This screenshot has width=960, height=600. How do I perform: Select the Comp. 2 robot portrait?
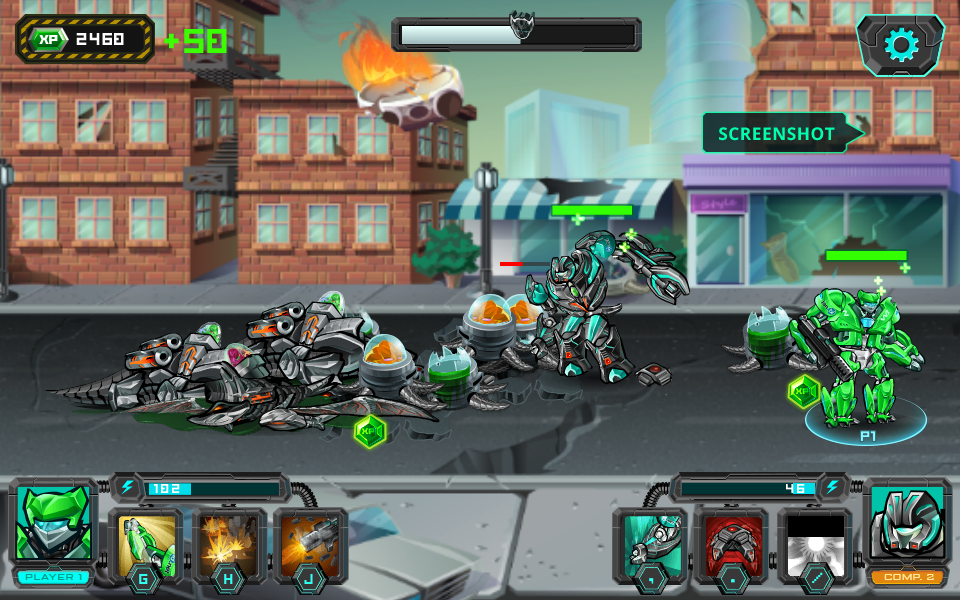pyautogui.click(x=907, y=525)
